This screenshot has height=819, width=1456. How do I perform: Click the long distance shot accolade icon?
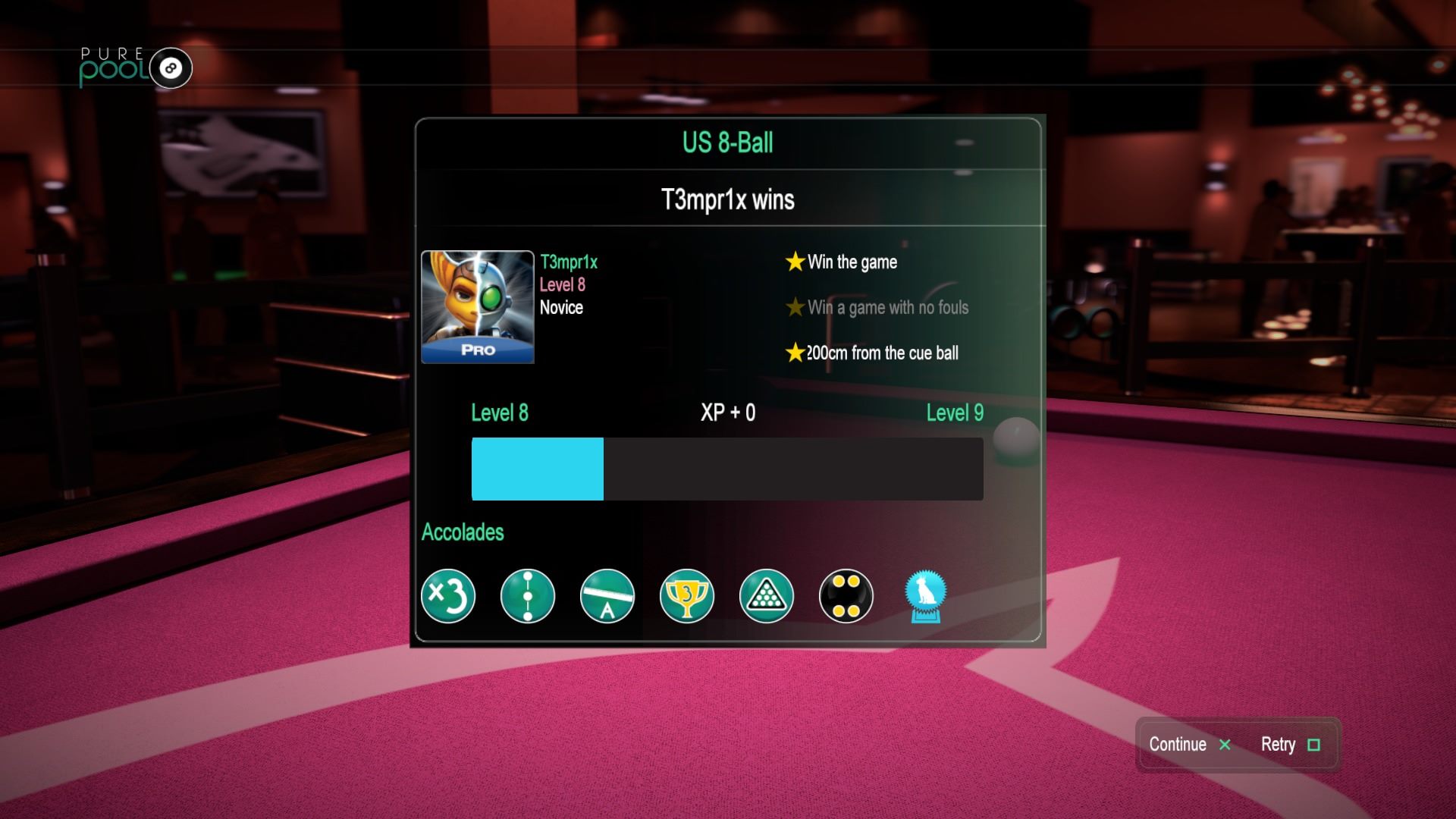coord(607,597)
